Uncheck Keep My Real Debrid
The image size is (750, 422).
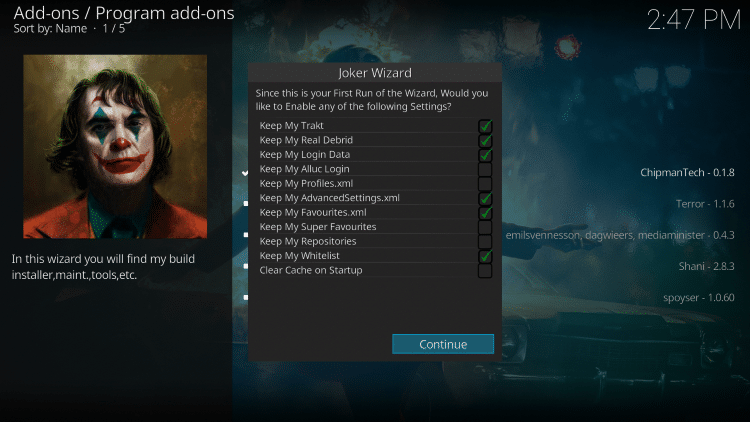click(x=485, y=141)
